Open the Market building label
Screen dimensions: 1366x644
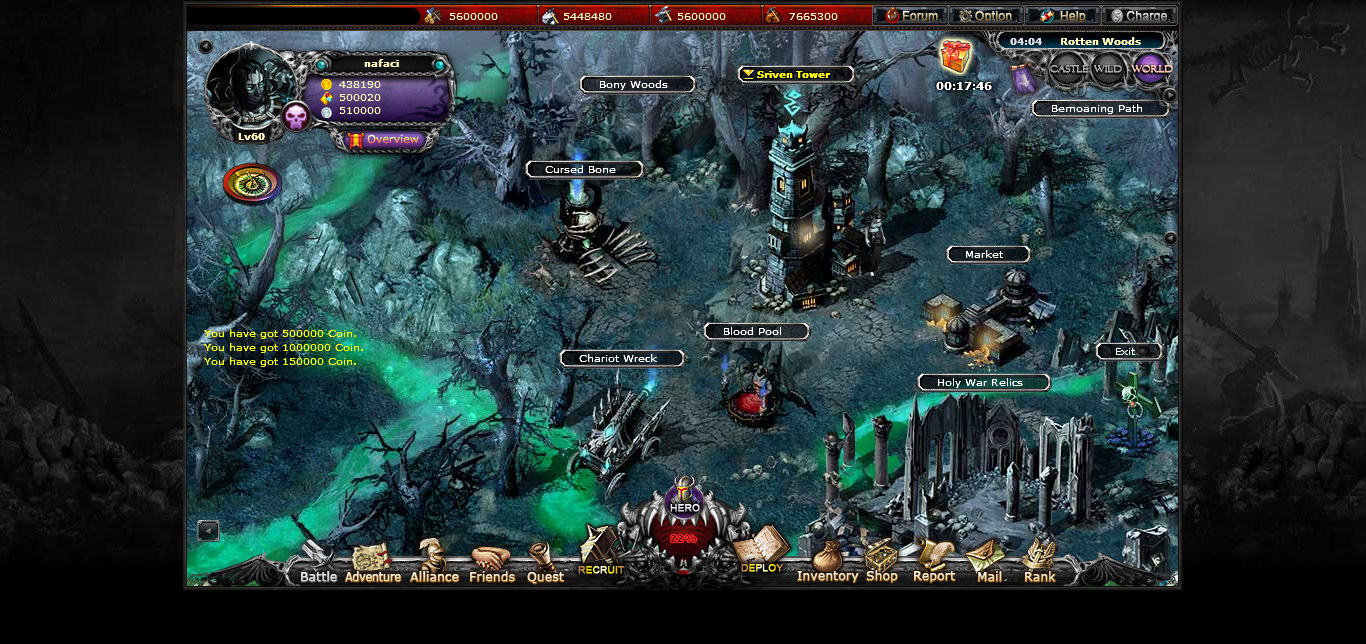(988, 255)
